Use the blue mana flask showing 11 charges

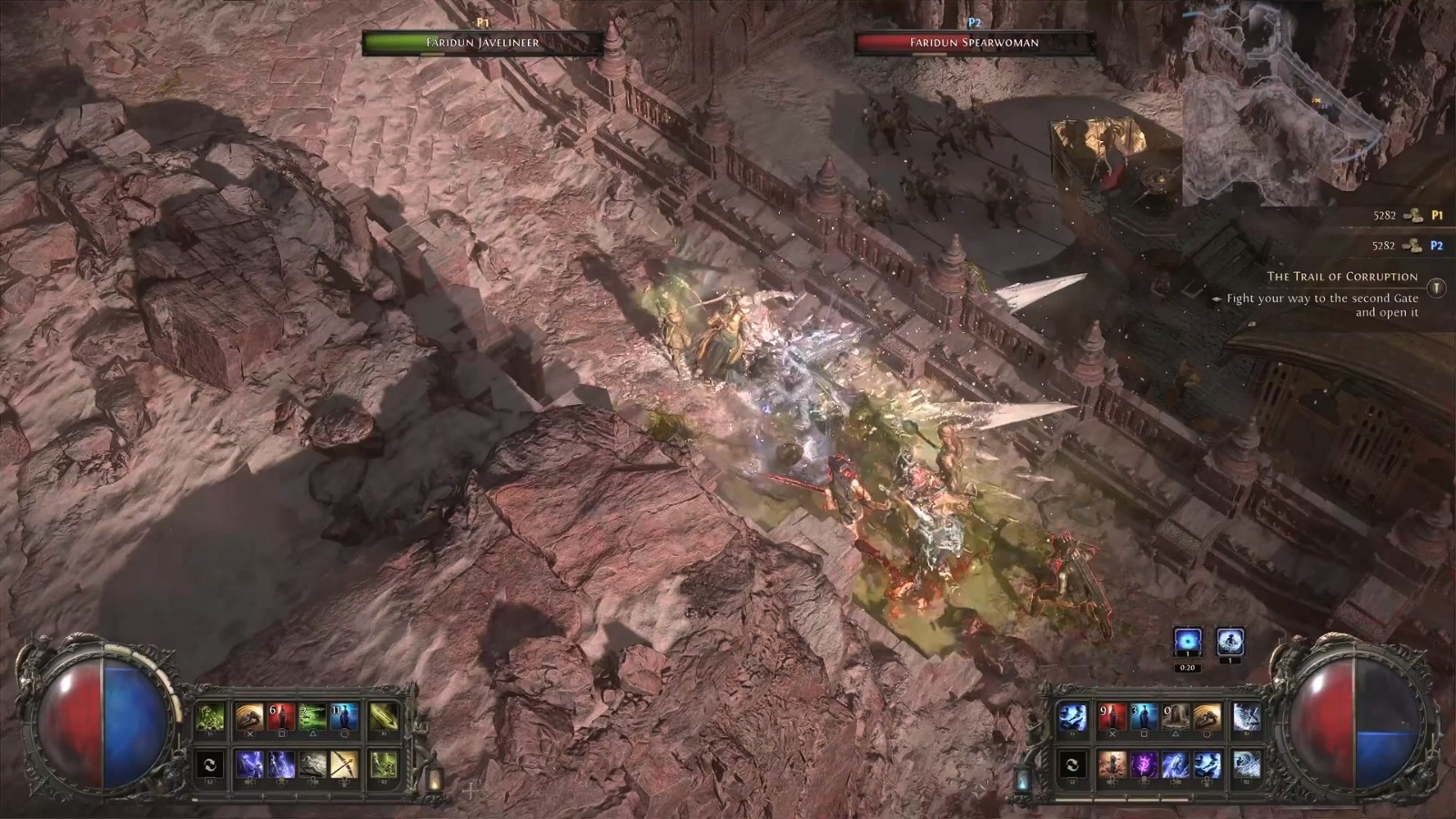coord(345,719)
